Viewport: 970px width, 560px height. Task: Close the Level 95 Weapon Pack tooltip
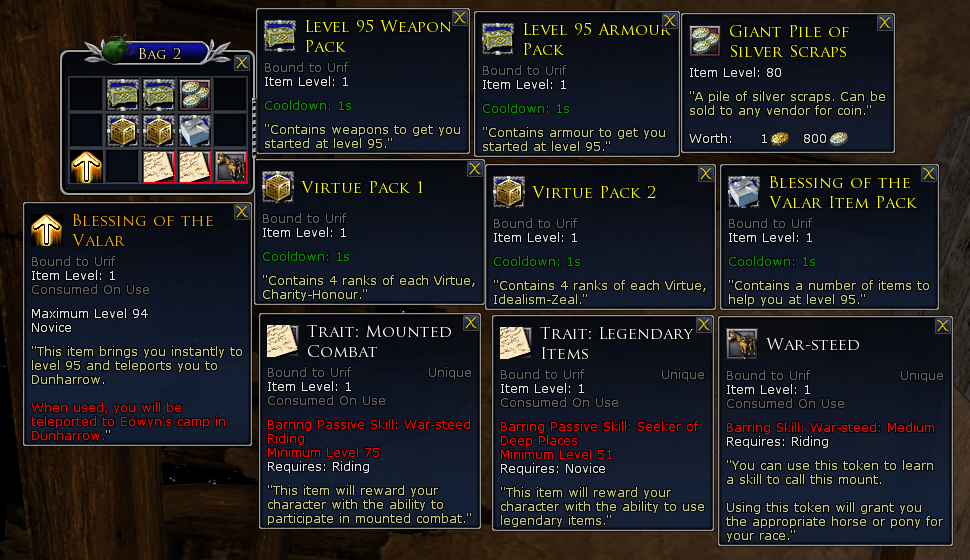pos(459,17)
